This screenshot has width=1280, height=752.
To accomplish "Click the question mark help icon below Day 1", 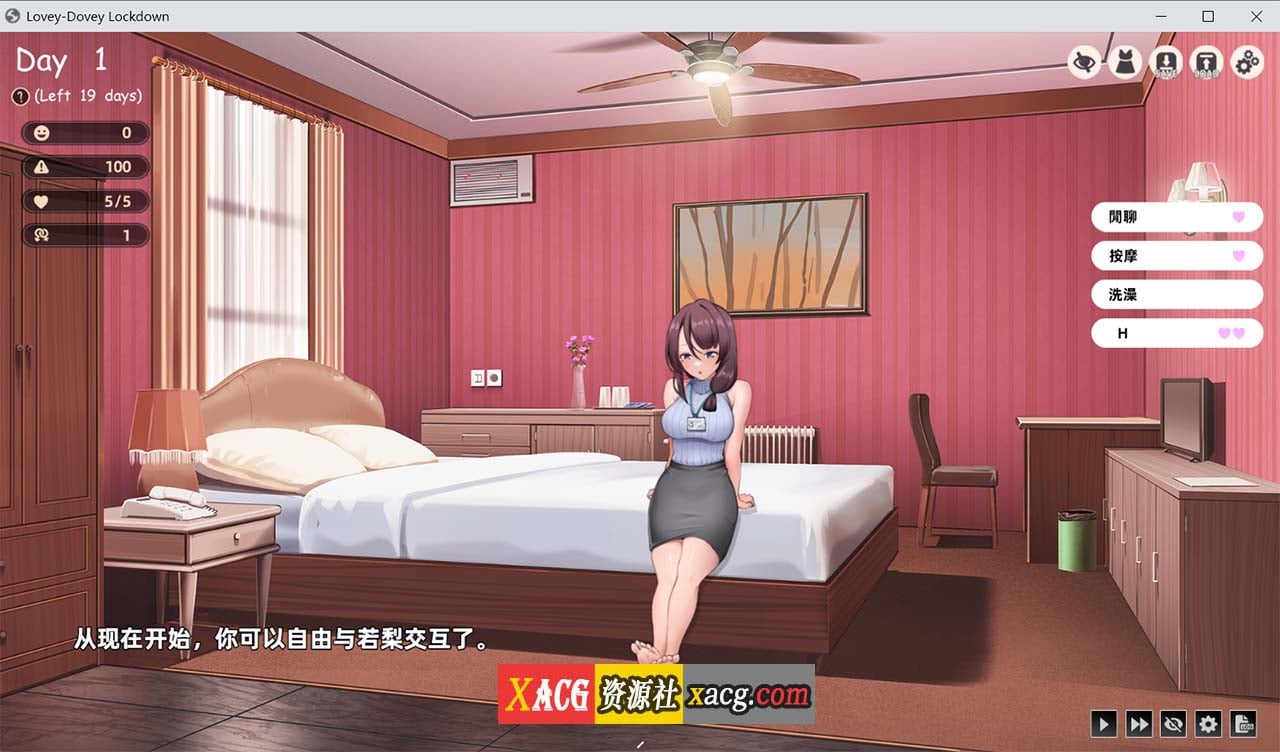I will click(x=21, y=97).
